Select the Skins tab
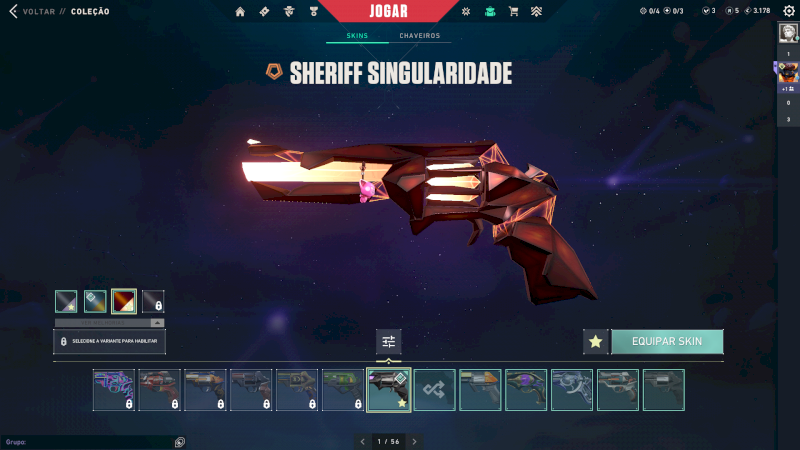 tap(357, 36)
